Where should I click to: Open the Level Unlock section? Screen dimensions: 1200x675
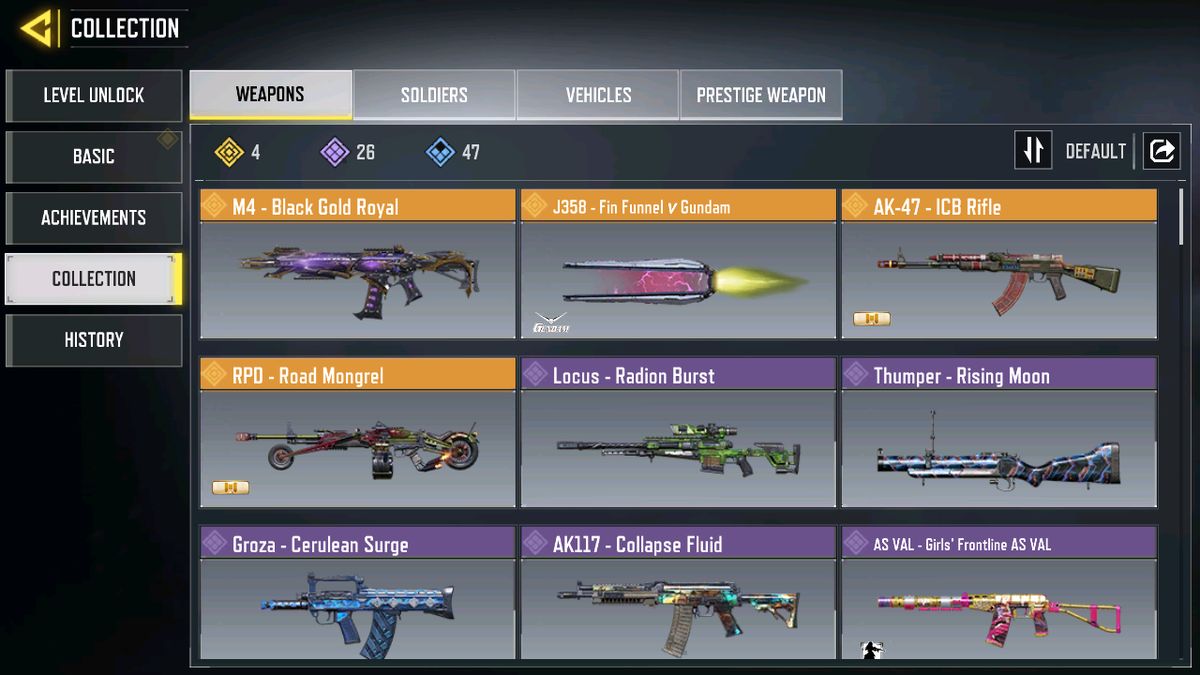tap(94, 96)
